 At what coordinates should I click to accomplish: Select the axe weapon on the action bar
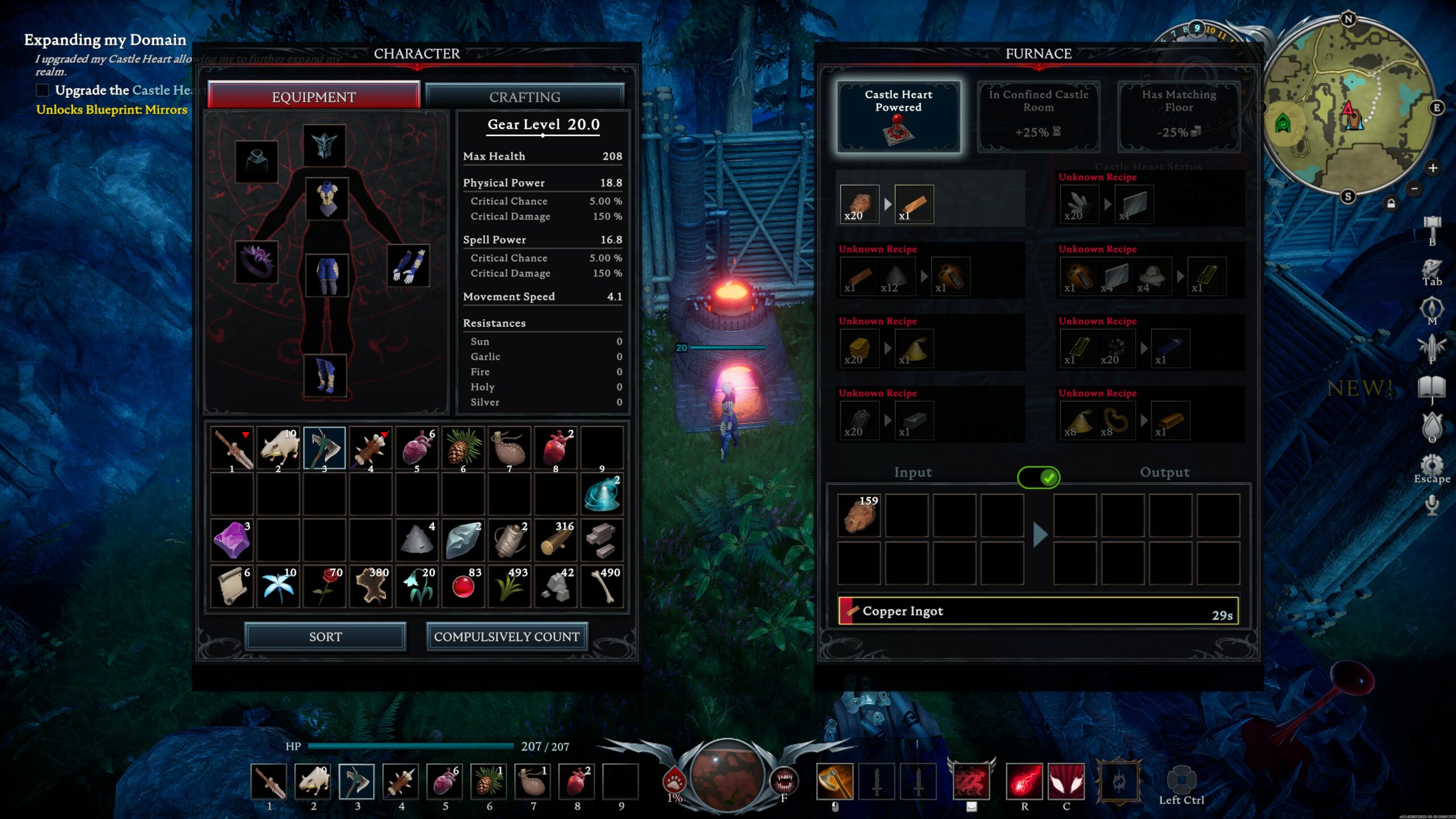click(x=834, y=781)
